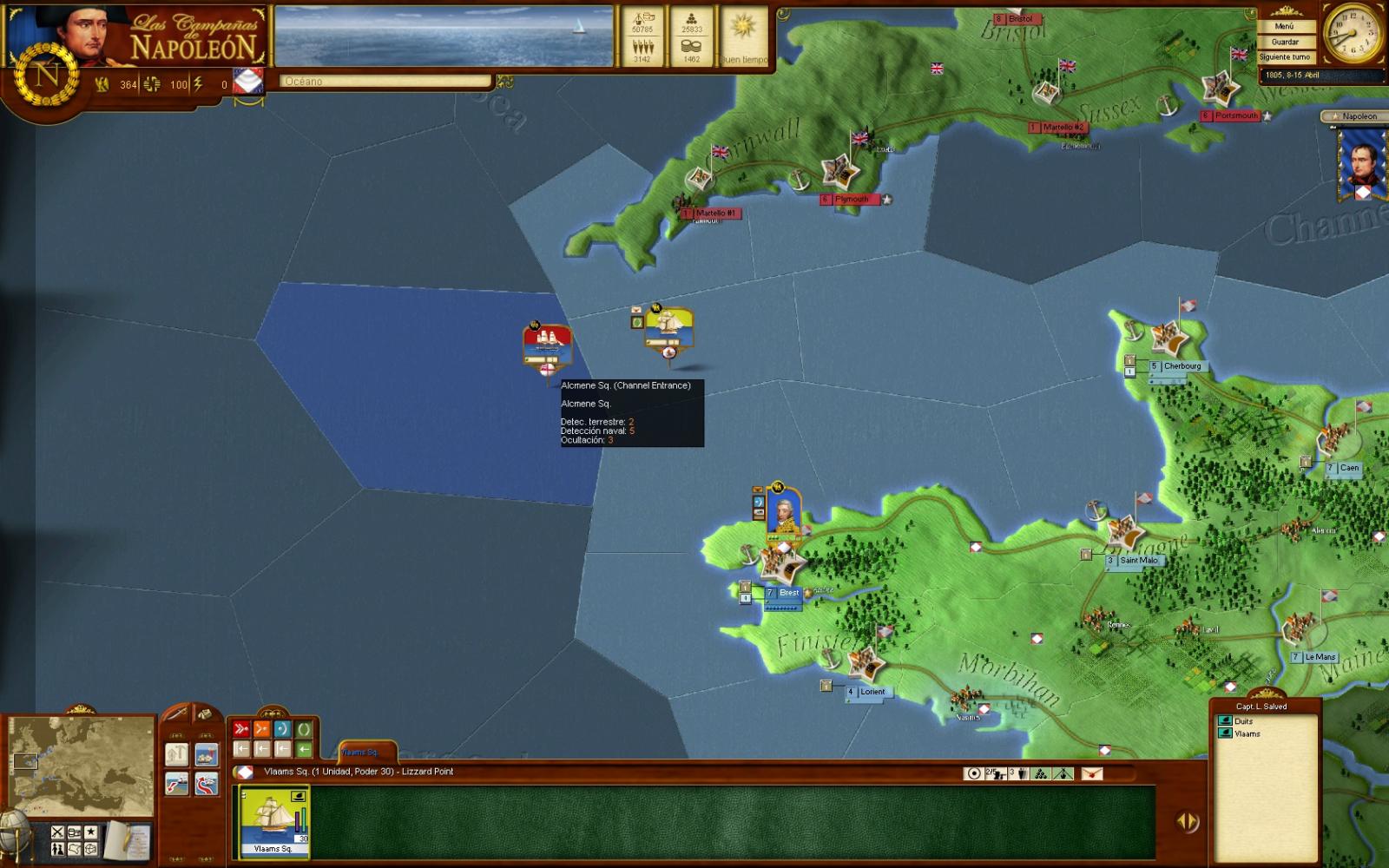1389x868 pixels.
Task: Click the golden arrows panel scroll button
Action: [1187, 821]
